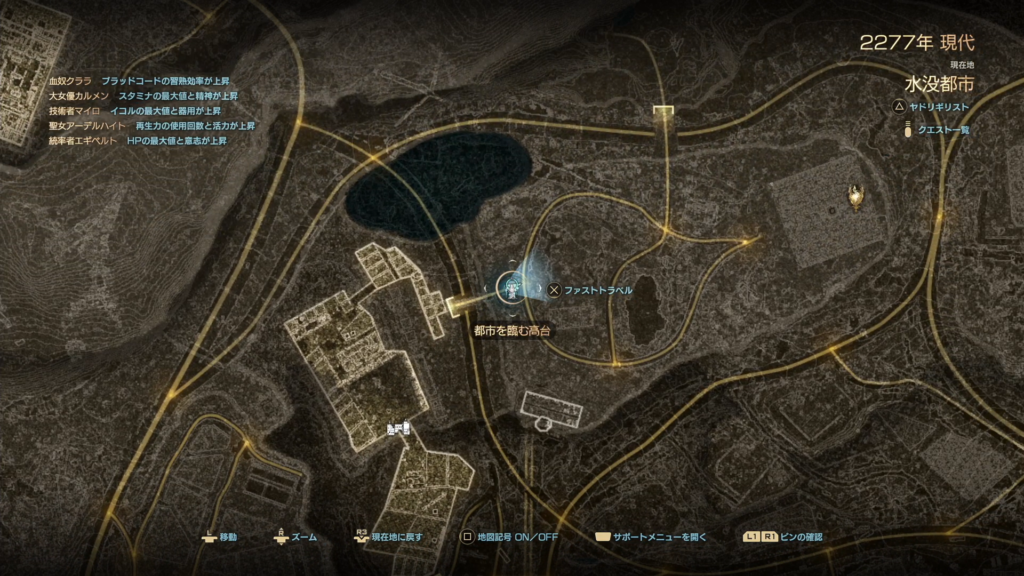Activate ファストトラベル fast travel
This screenshot has width=1024, height=576.
point(590,290)
